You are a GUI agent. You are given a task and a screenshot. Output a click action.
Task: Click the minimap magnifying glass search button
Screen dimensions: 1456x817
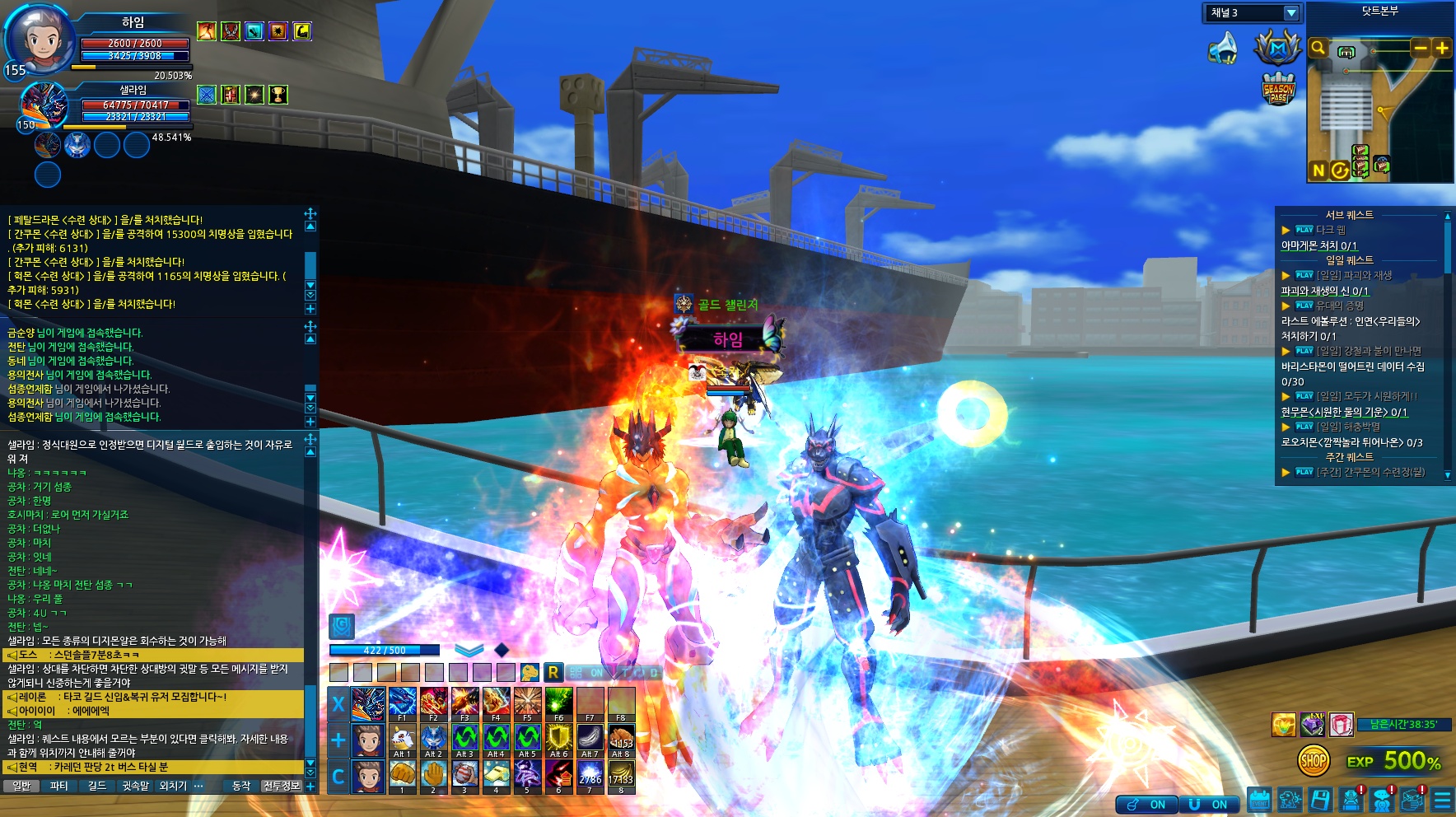(x=1318, y=48)
